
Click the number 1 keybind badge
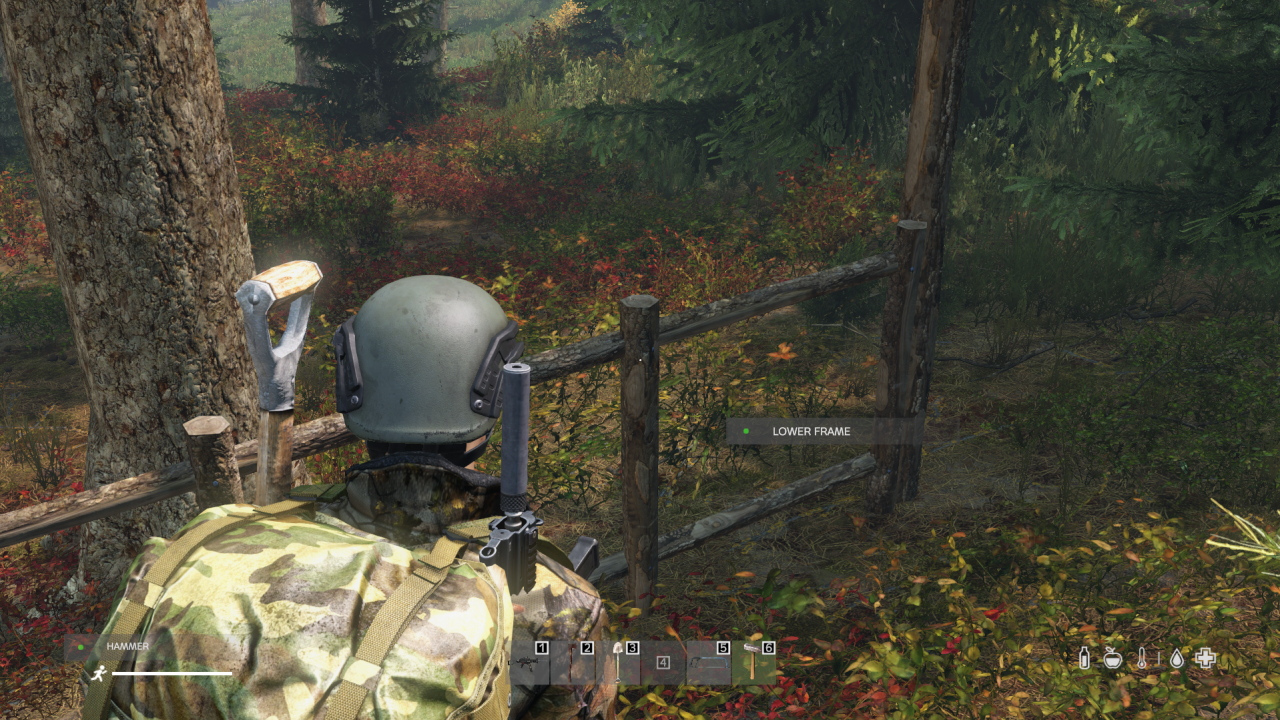[x=540, y=648]
